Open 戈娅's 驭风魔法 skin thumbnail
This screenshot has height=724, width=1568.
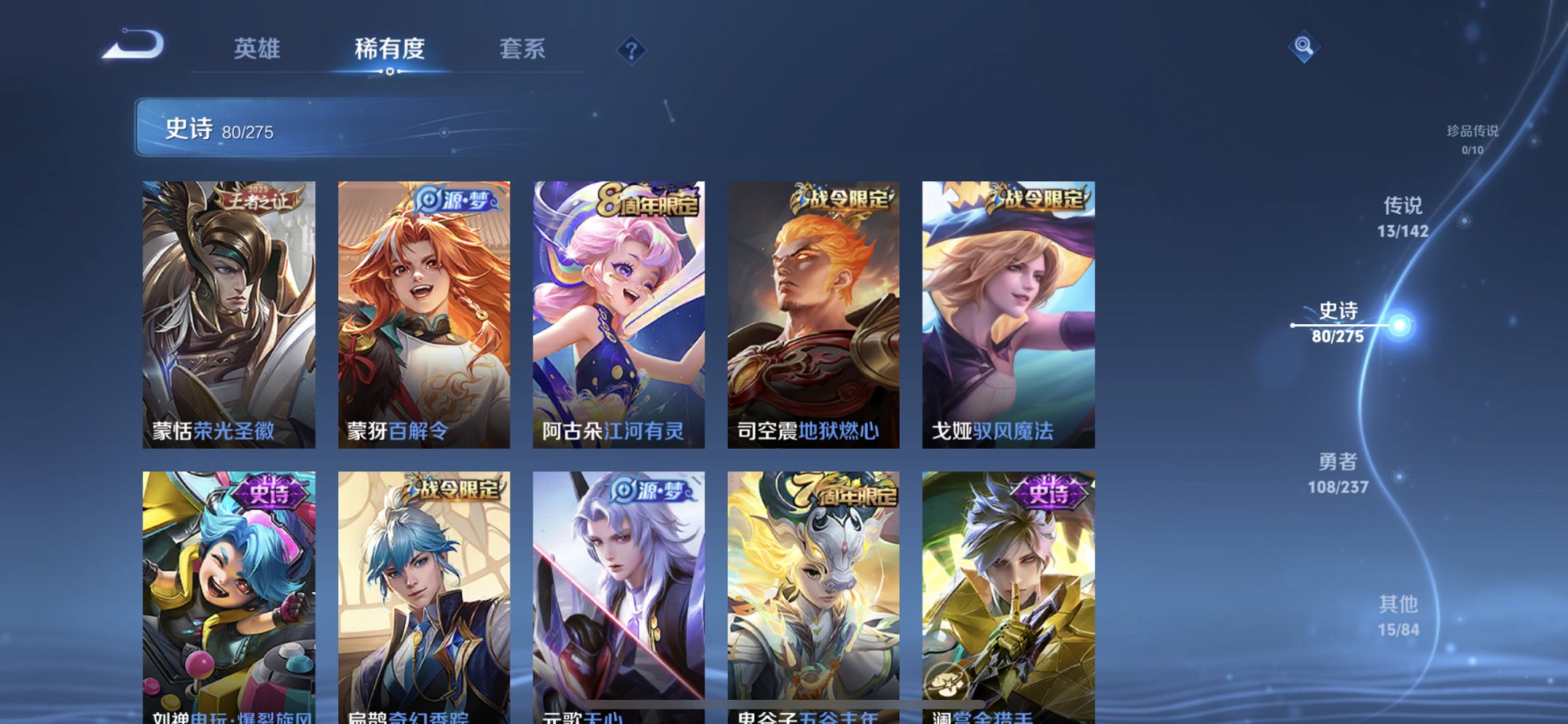point(1009,306)
